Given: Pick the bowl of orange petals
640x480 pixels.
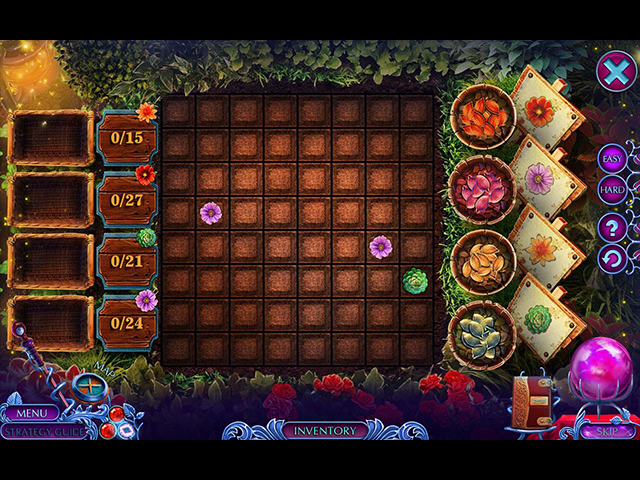Looking at the screenshot, I should pos(482,118).
